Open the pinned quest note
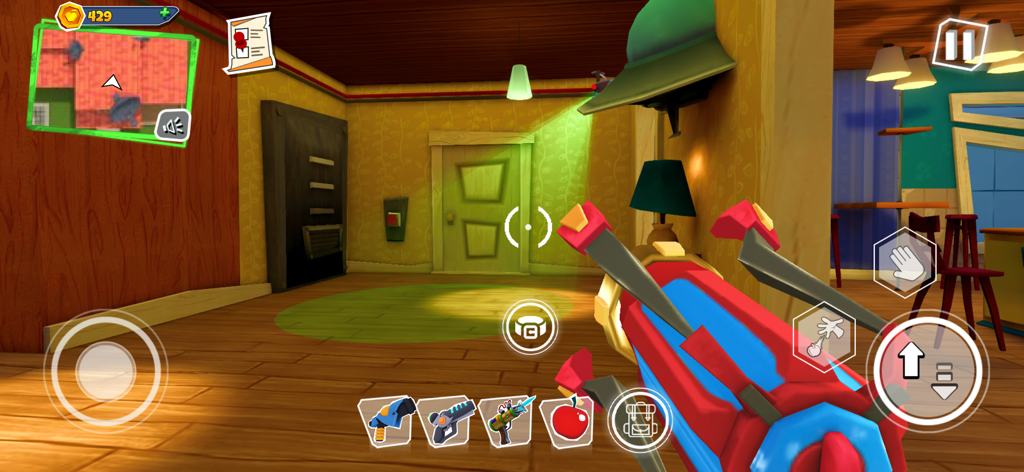This screenshot has height=472, width=1024. pos(248,42)
